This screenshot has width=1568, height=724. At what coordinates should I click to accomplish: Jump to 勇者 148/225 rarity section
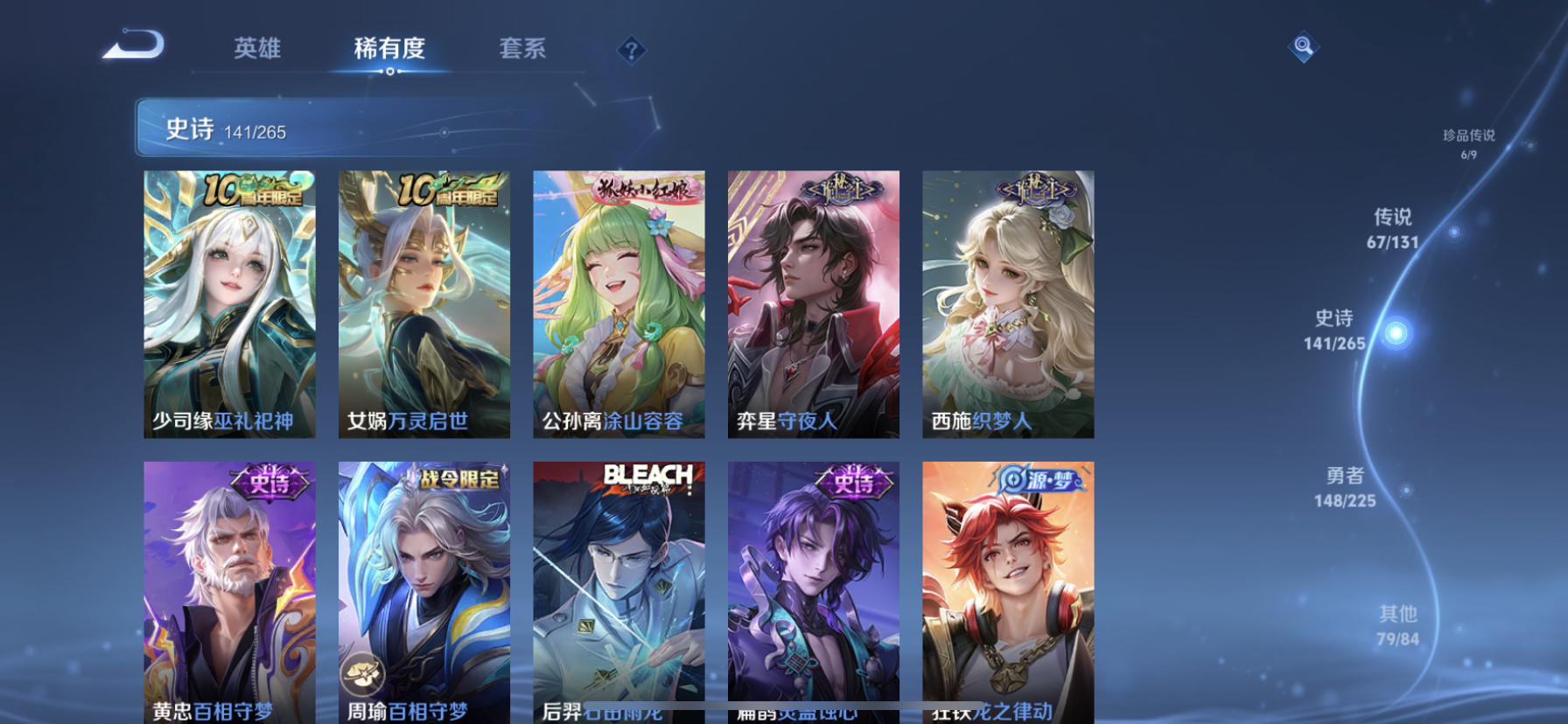(x=1345, y=487)
